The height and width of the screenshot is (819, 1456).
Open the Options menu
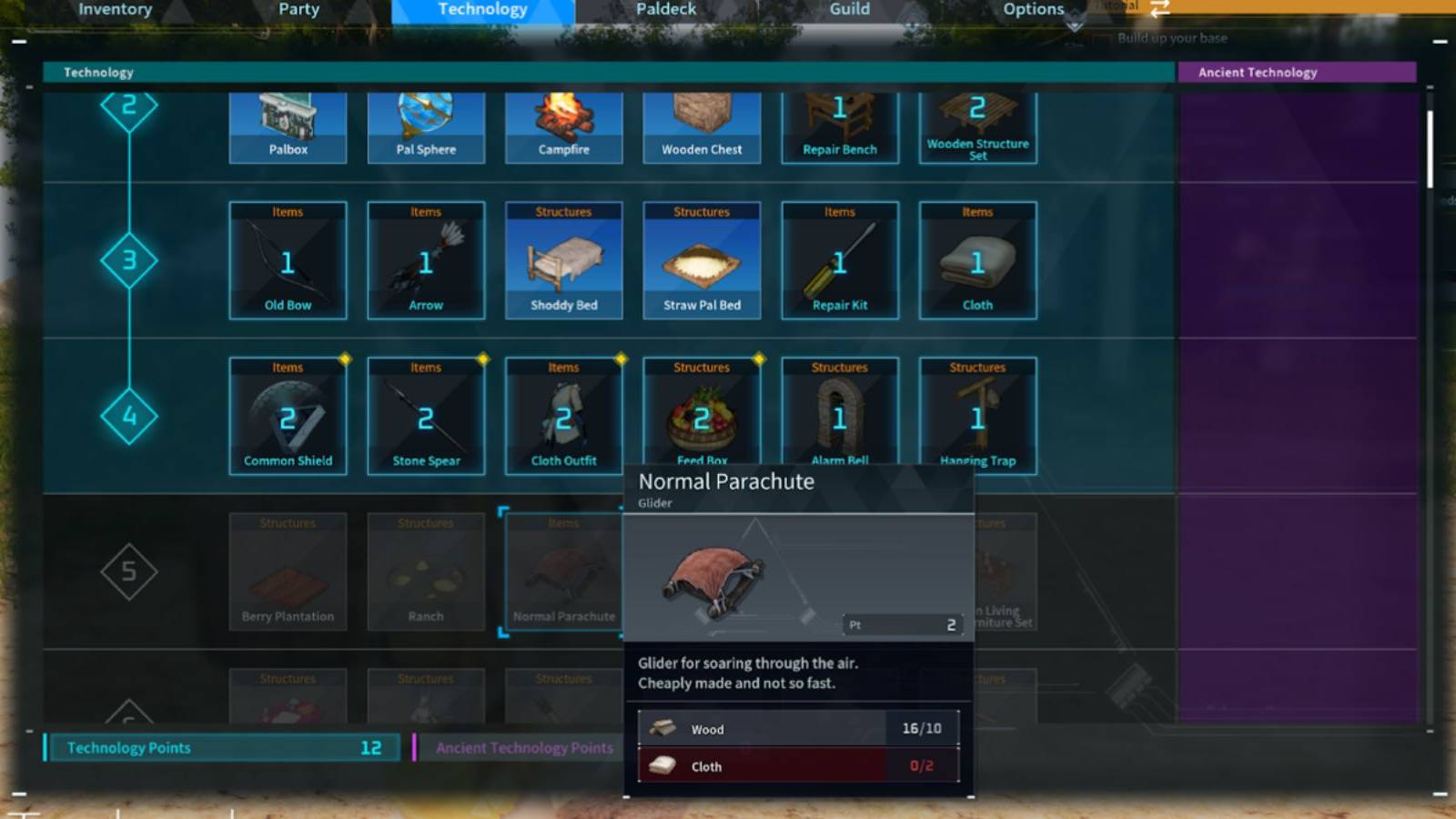1033,9
